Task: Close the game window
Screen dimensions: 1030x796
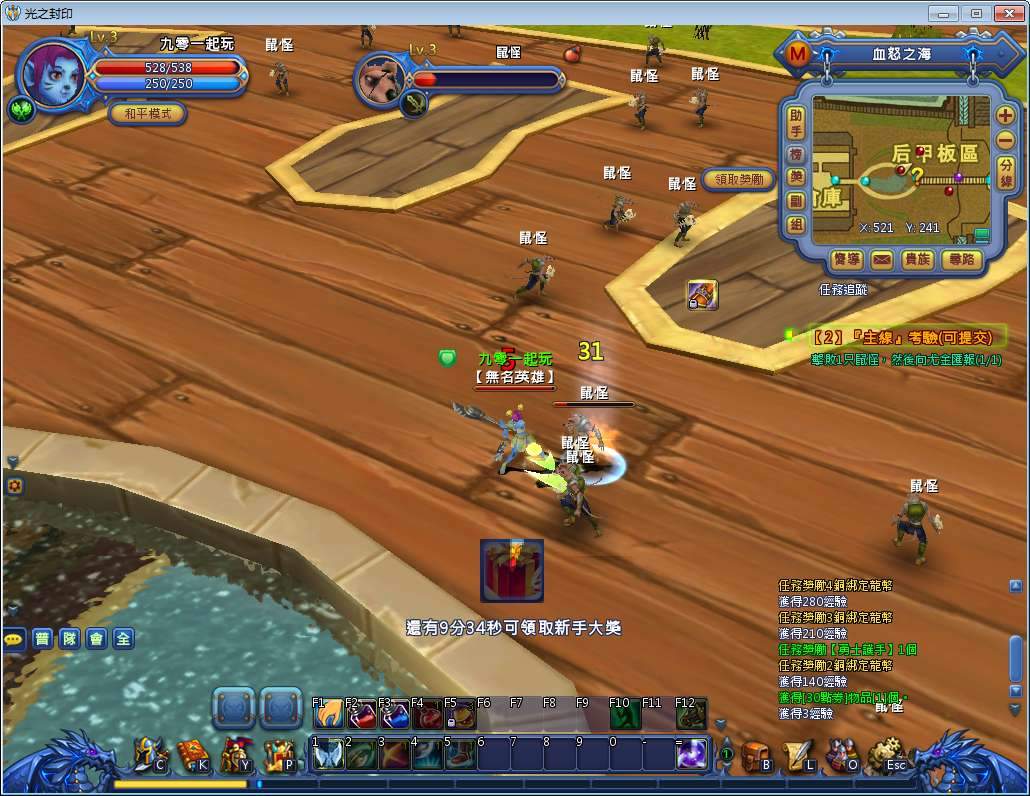Action: 1007,13
